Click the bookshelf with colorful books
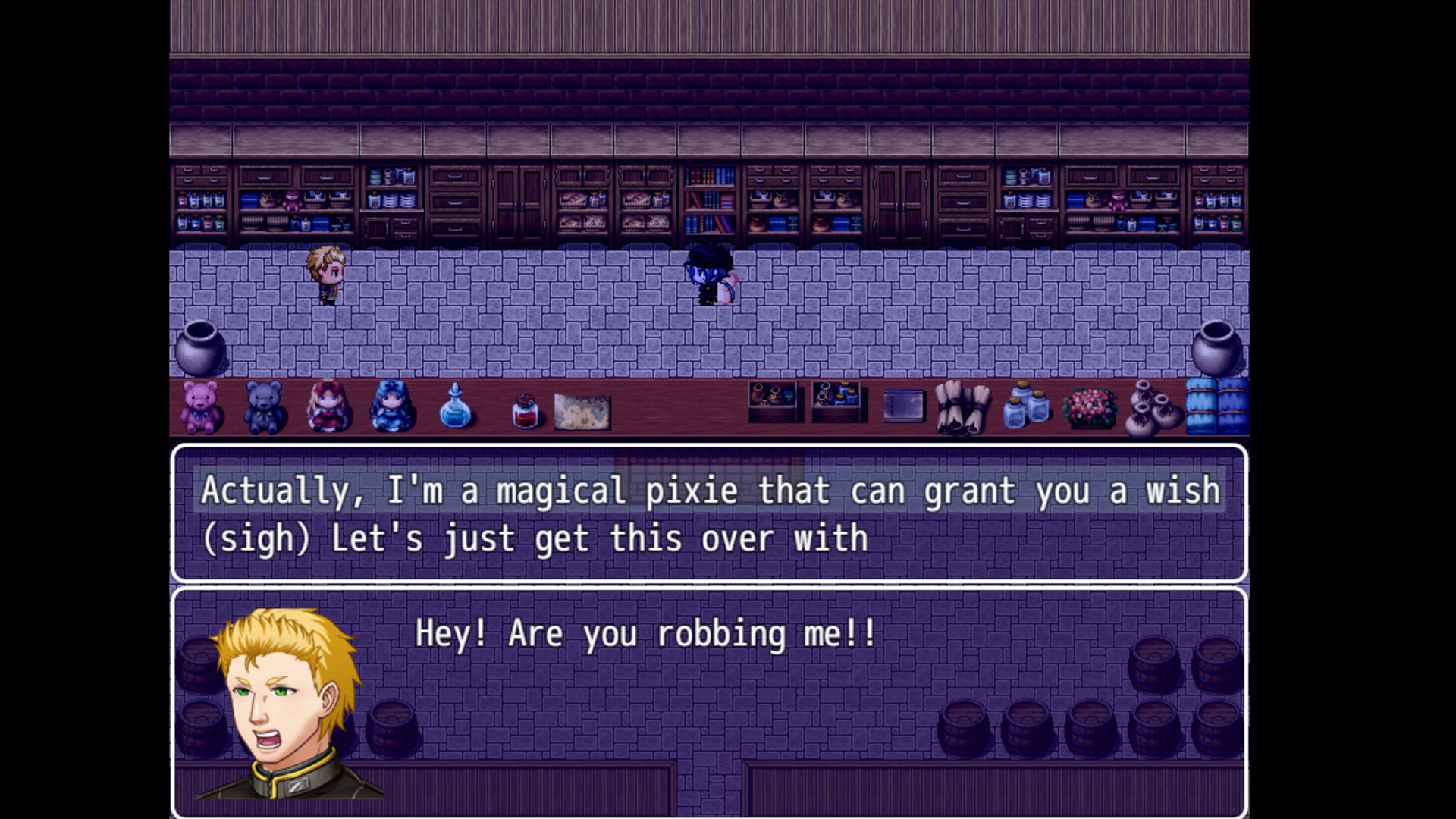This screenshot has width=1456, height=819. coord(709,201)
